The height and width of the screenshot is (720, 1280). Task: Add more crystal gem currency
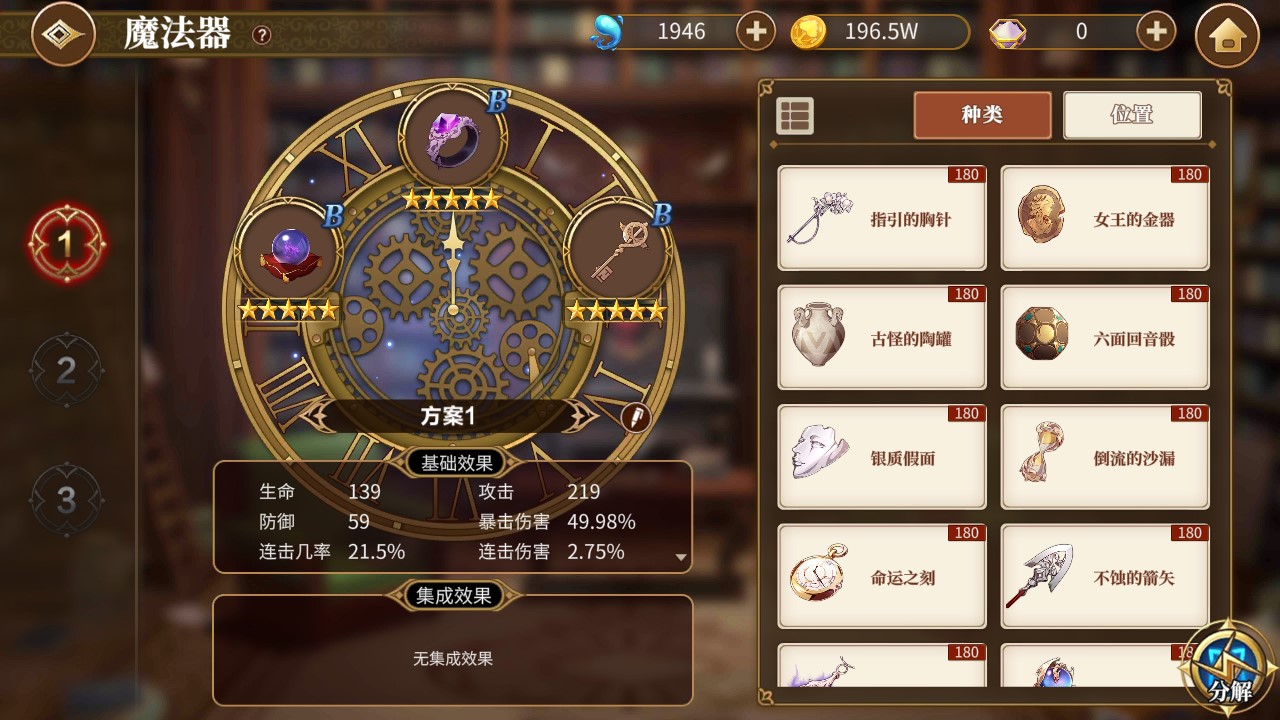coord(1156,32)
